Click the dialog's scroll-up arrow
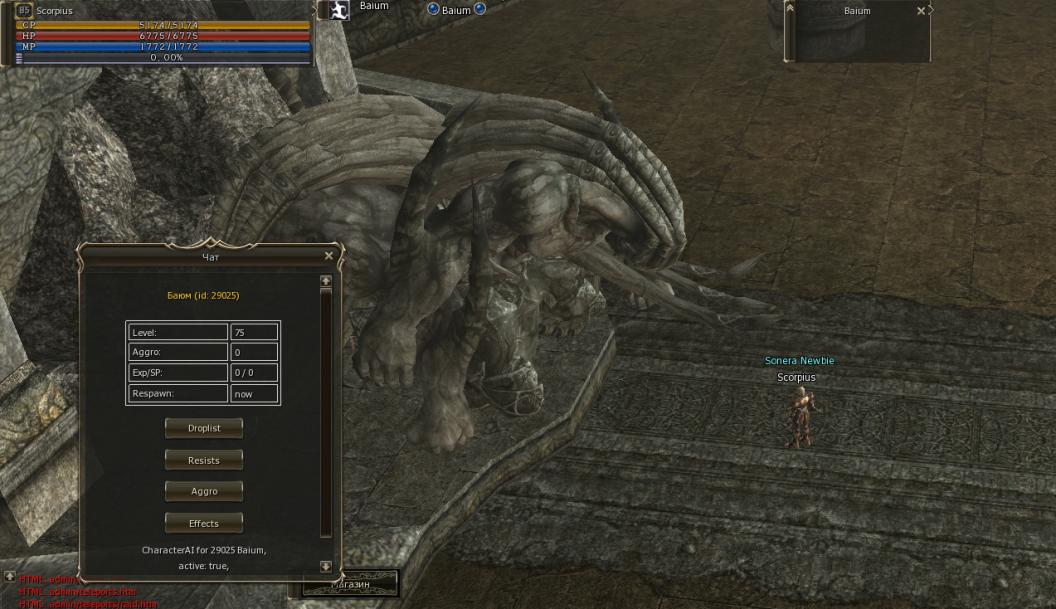 click(x=325, y=282)
